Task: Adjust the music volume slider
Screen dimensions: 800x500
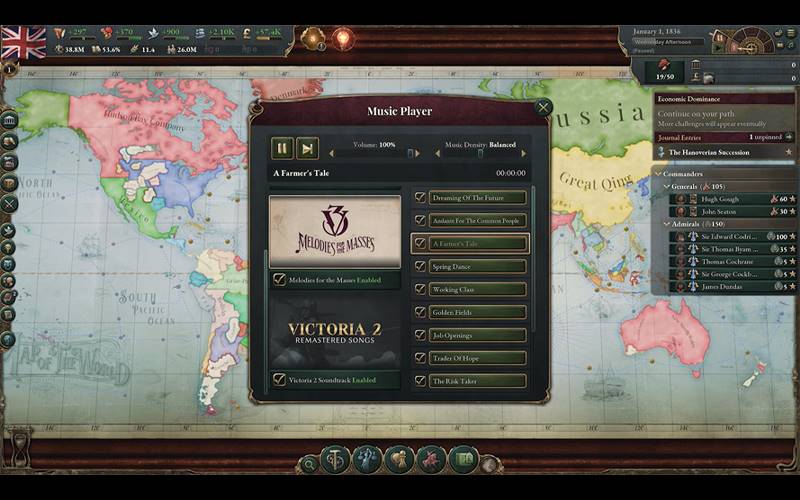Action: 380,154
